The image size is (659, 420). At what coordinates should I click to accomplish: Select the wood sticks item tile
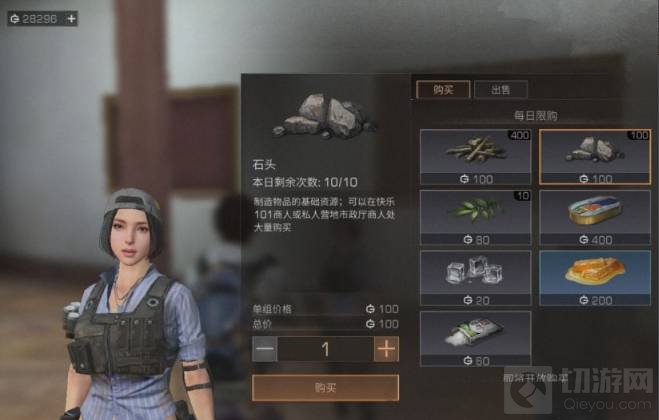click(x=475, y=156)
